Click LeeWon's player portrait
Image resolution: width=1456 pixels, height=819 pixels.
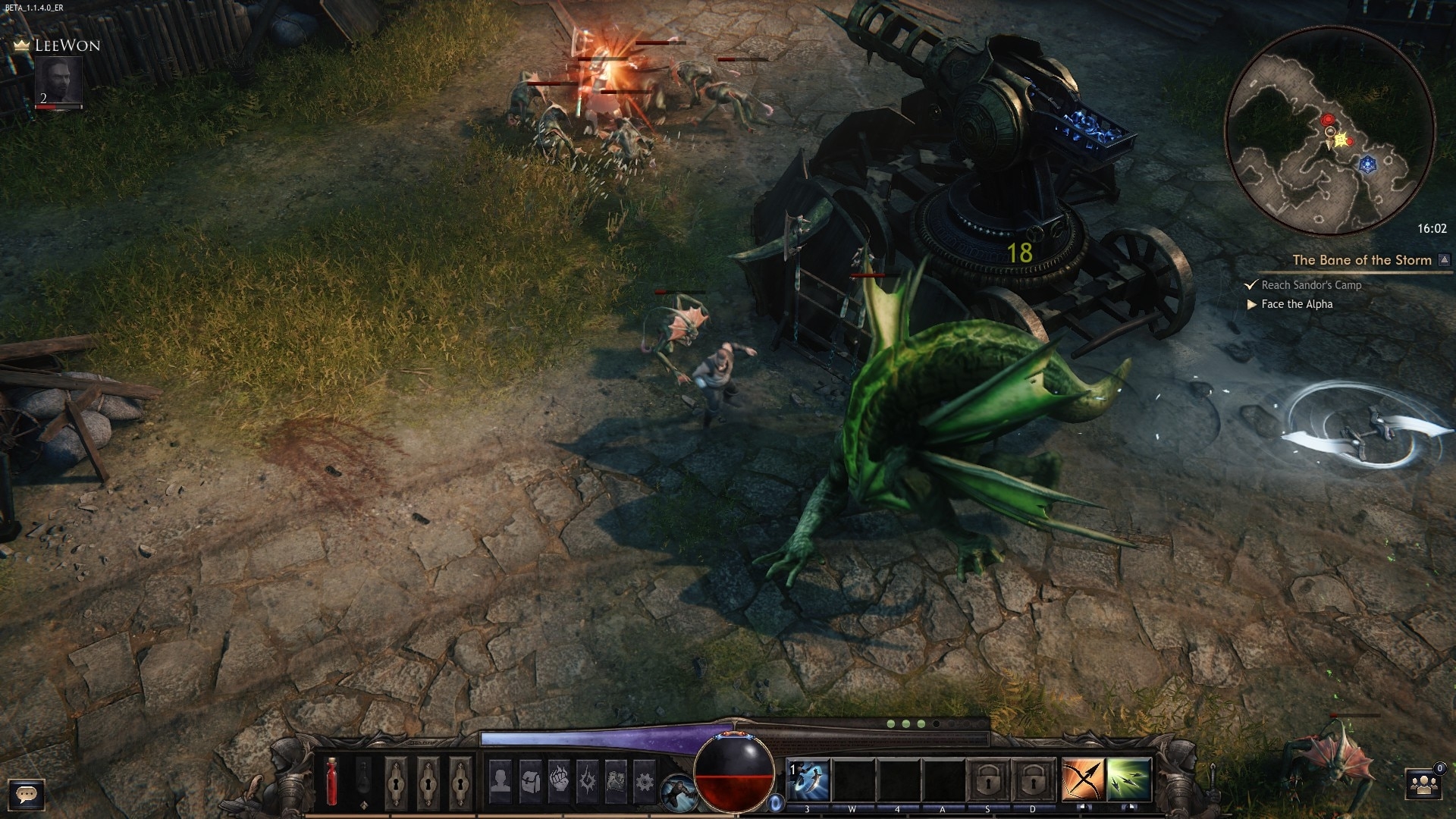pyautogui.click(x=59, y=81)
